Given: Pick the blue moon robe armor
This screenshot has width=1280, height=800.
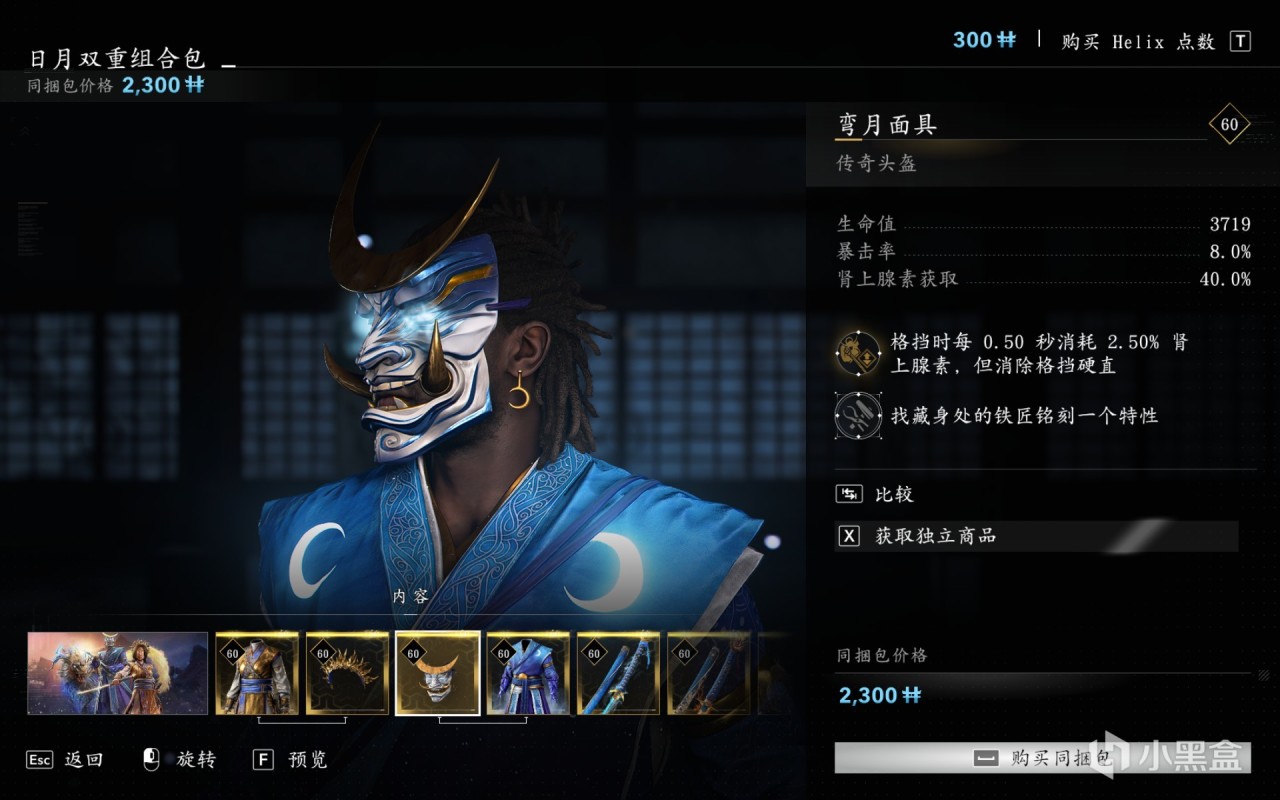Looking at the screenshot, I should tap(528, 673).
